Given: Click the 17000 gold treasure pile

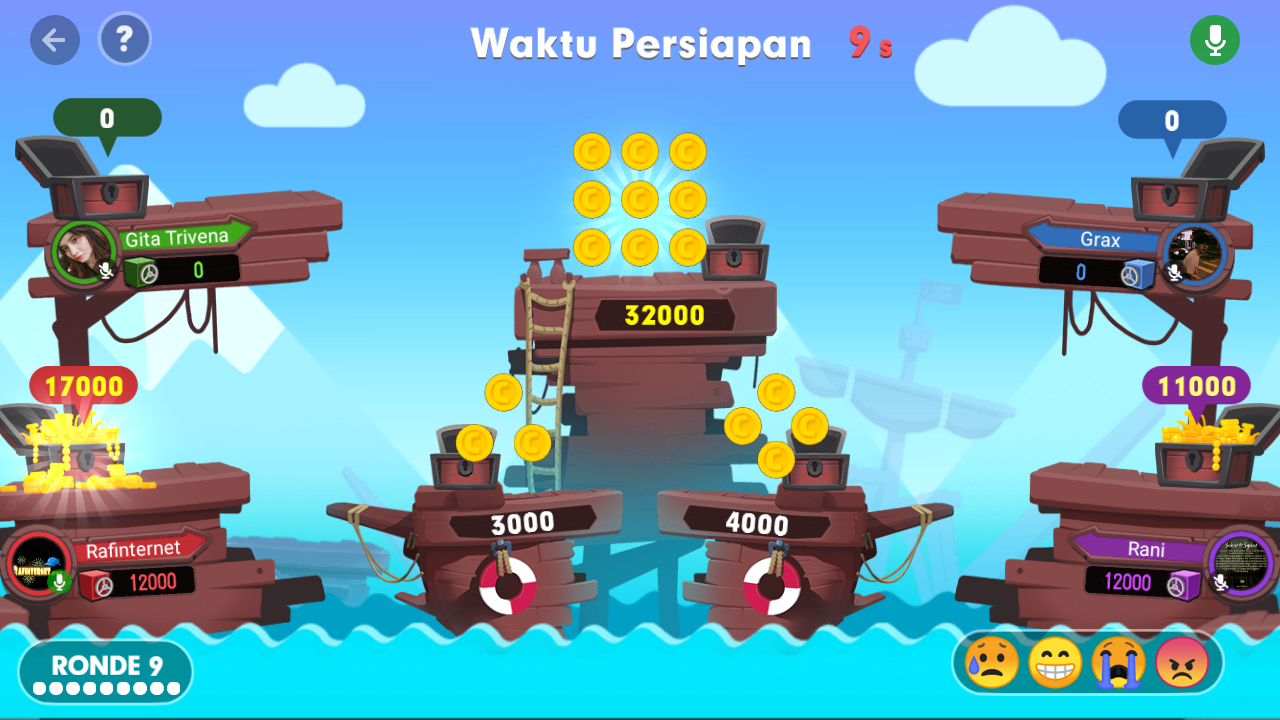Looking at the screenshot, I should tap(72, 450).
